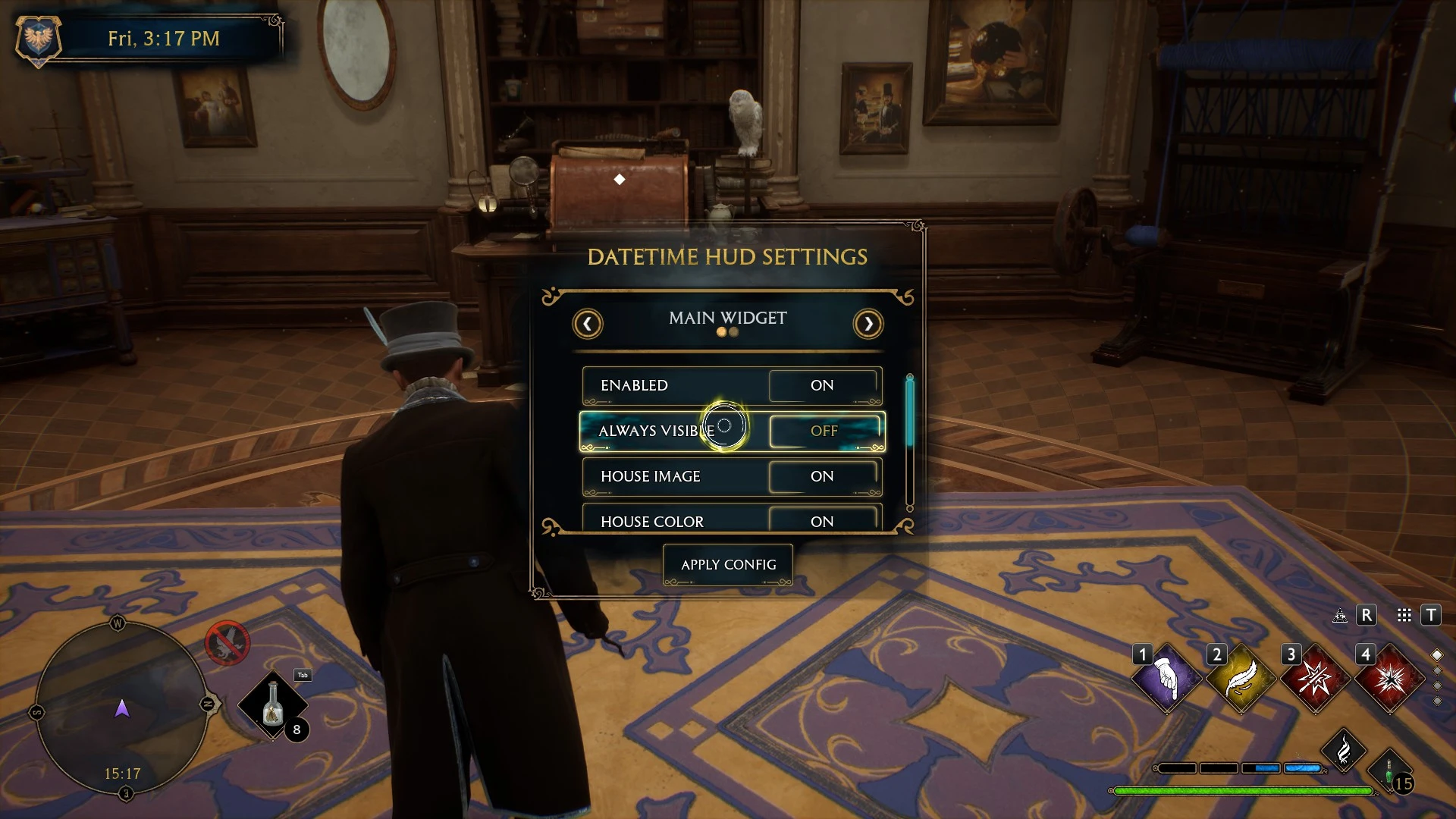Select the yellow feather spell in slot 2
Viewport: 1456px width, 819px height.
[1241, 678]
